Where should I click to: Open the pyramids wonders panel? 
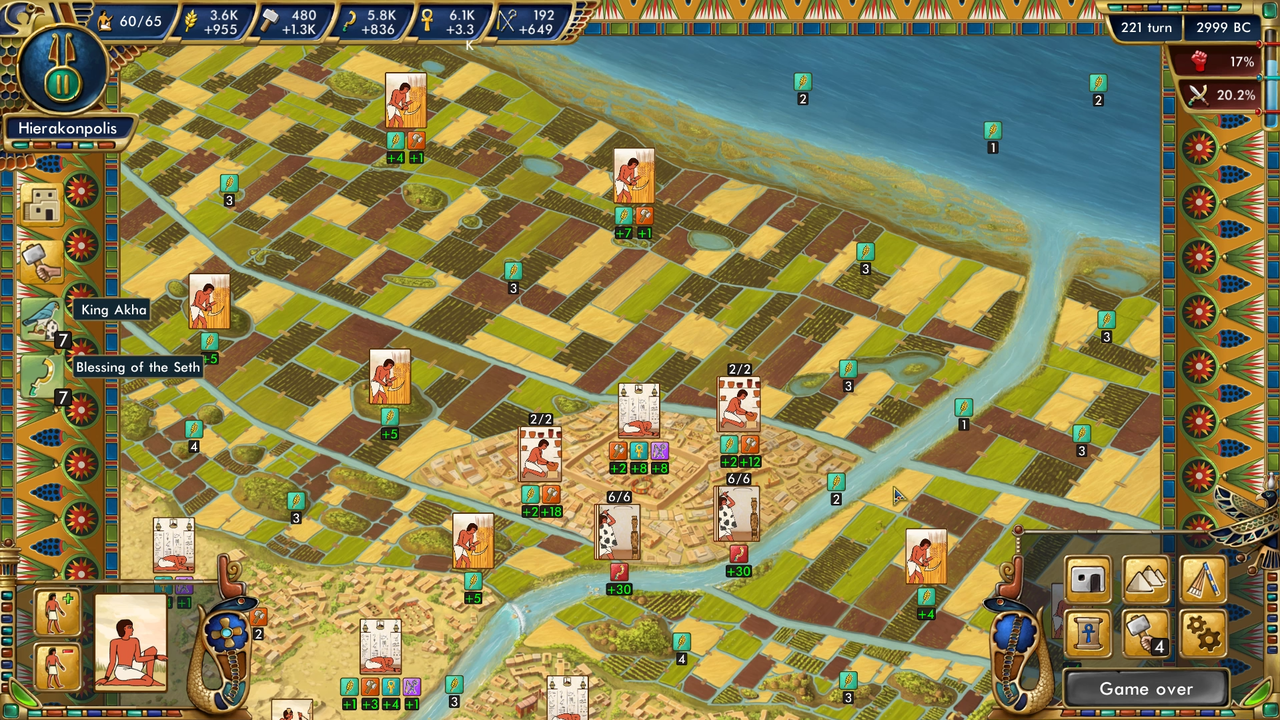click(x=1146, y=580)
